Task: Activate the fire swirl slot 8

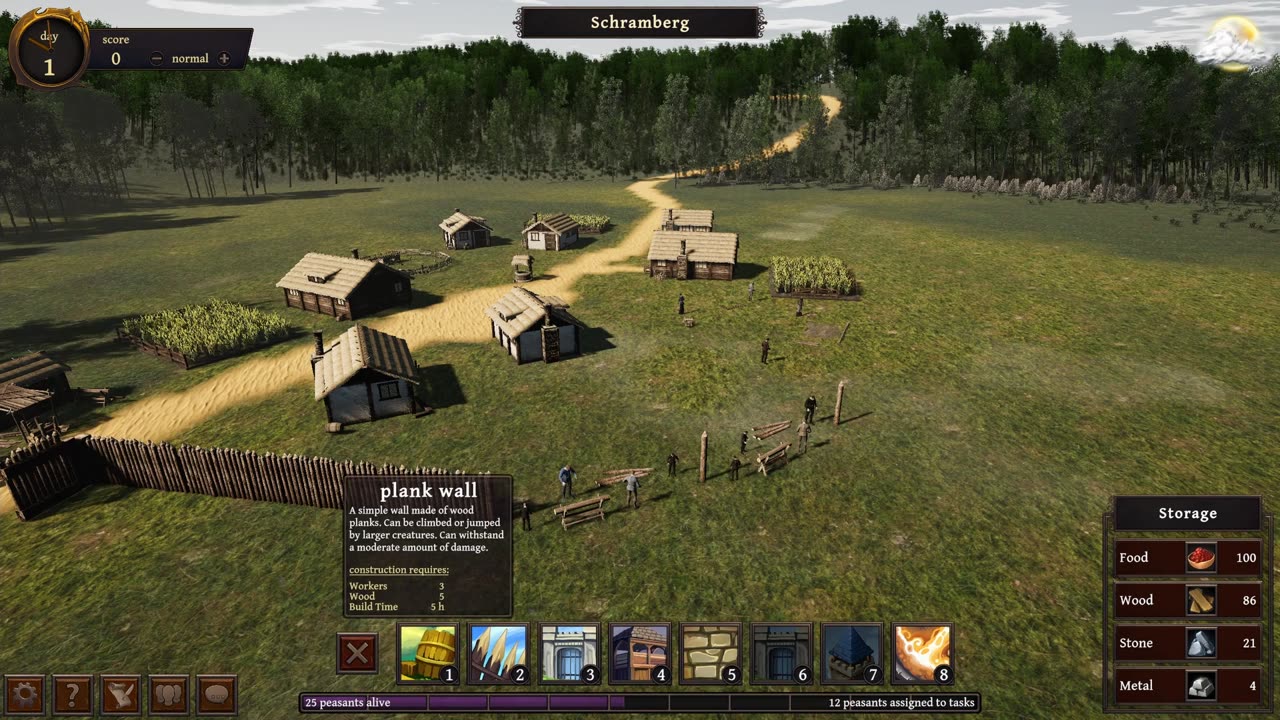Action: pyautogui.click(x=922, y=654)
